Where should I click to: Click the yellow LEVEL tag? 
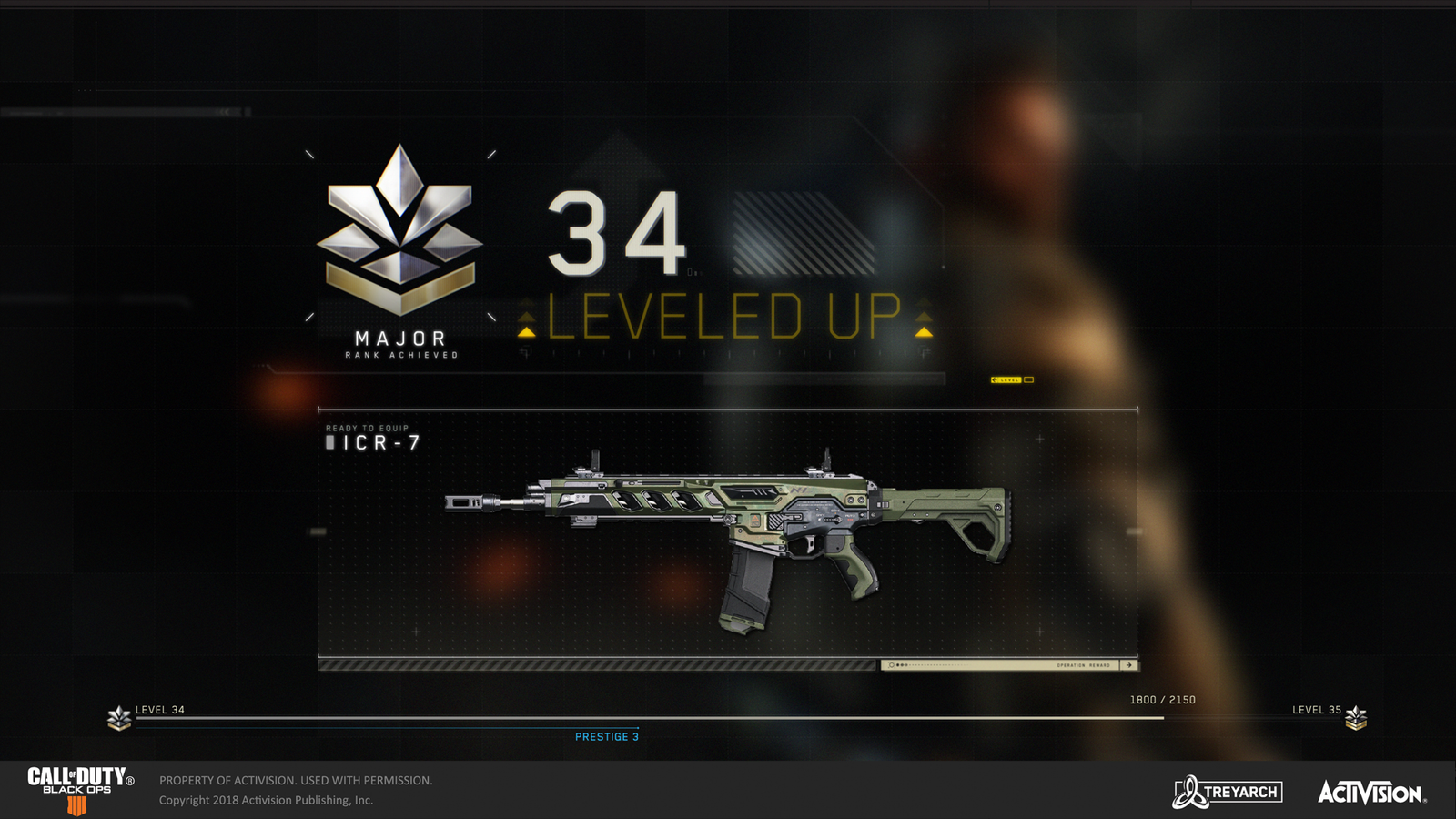pos(1008,379)
